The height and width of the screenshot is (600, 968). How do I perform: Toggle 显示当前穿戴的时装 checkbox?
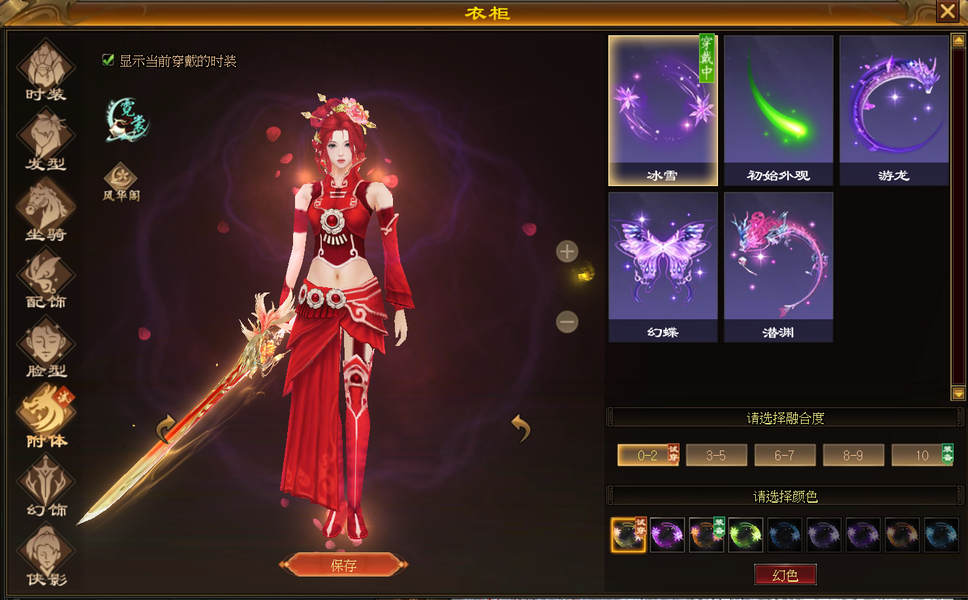(108, 60)
